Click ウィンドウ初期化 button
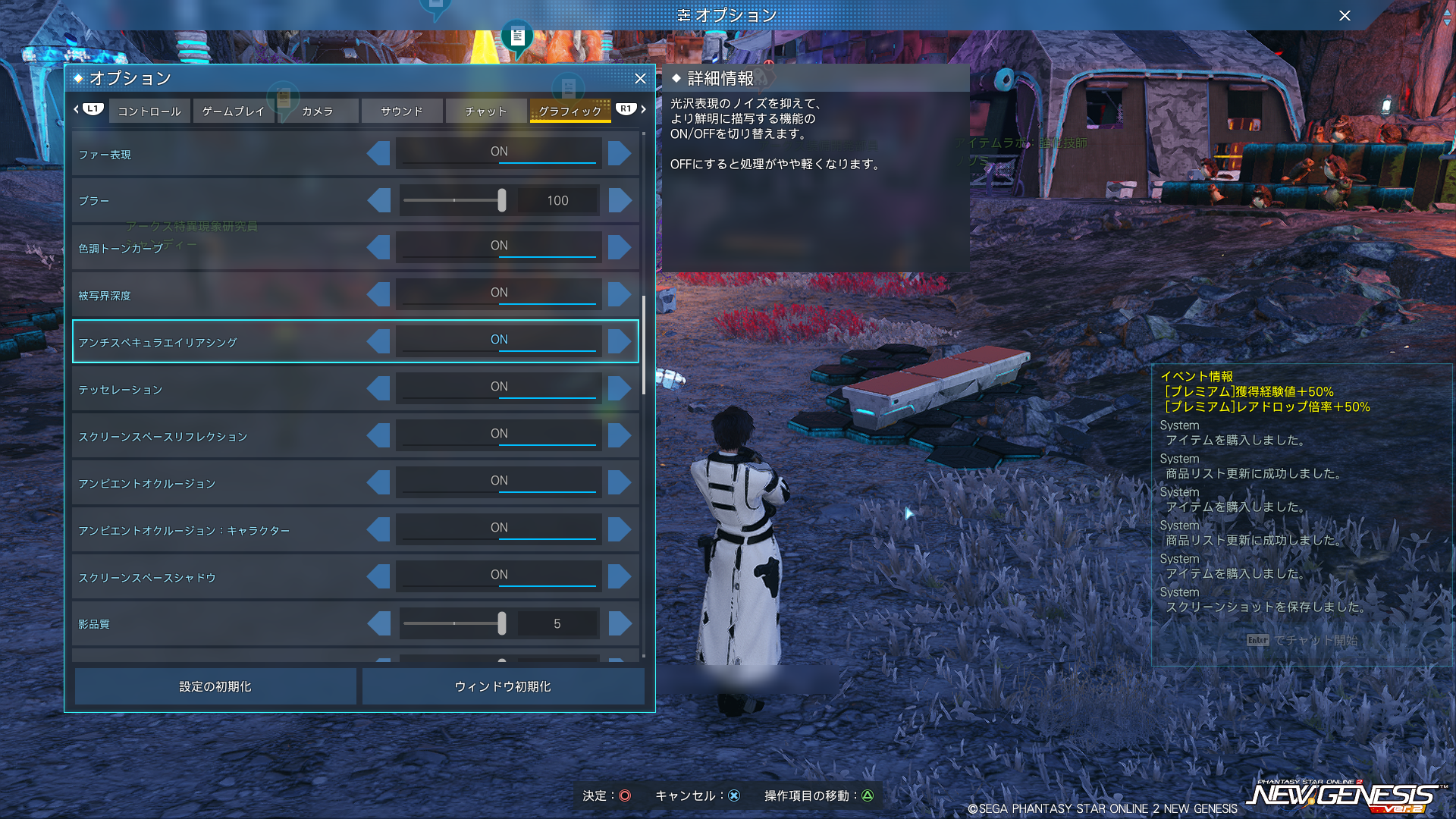The height and width of the screenshot is (819, 1456). pyautogui.click(x=503, y=686)
